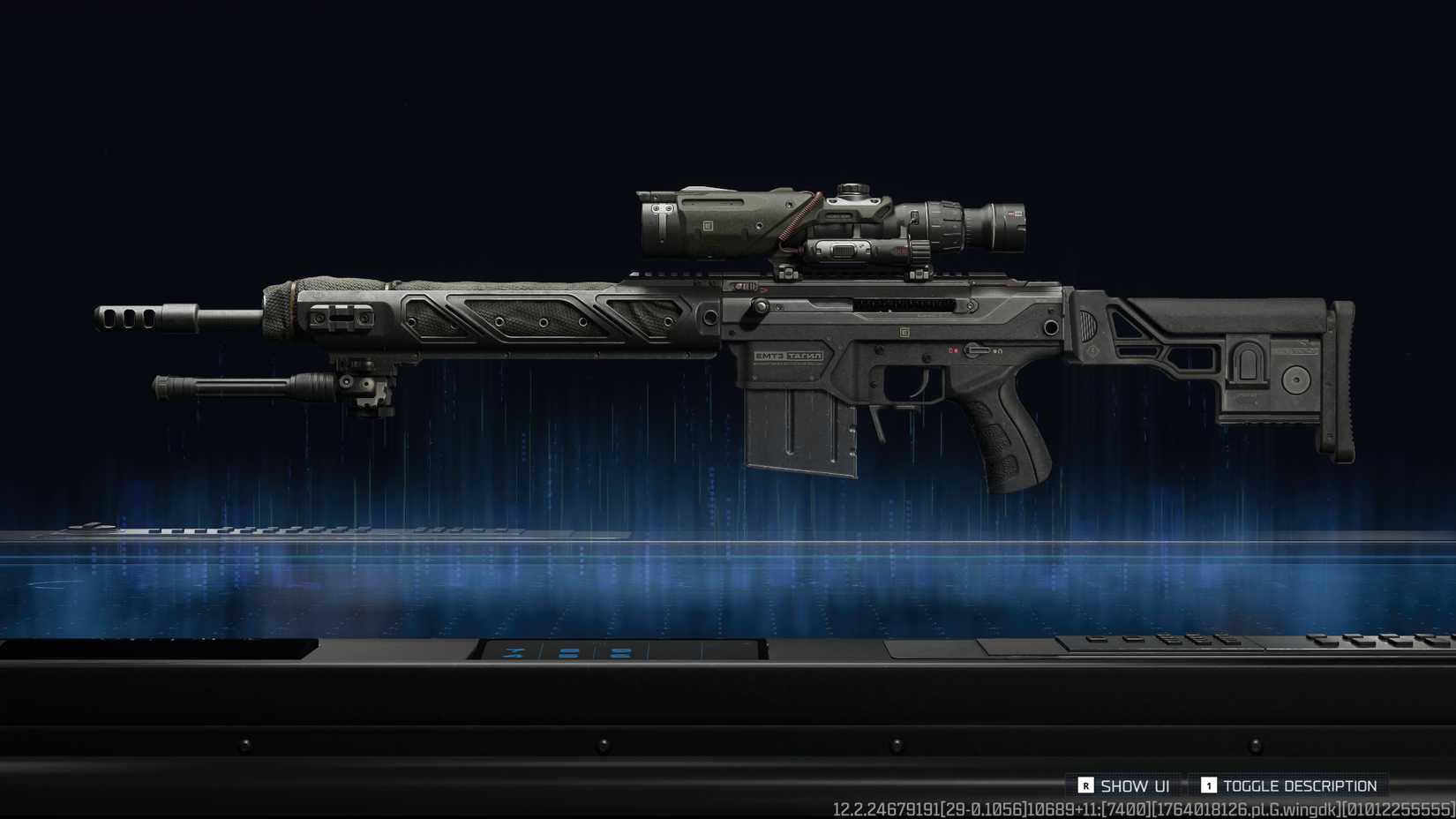The height and width of the screenshot is (819, 1456).
Task: Expand the first blue glyph on the bench
Action: pos(512,652)
